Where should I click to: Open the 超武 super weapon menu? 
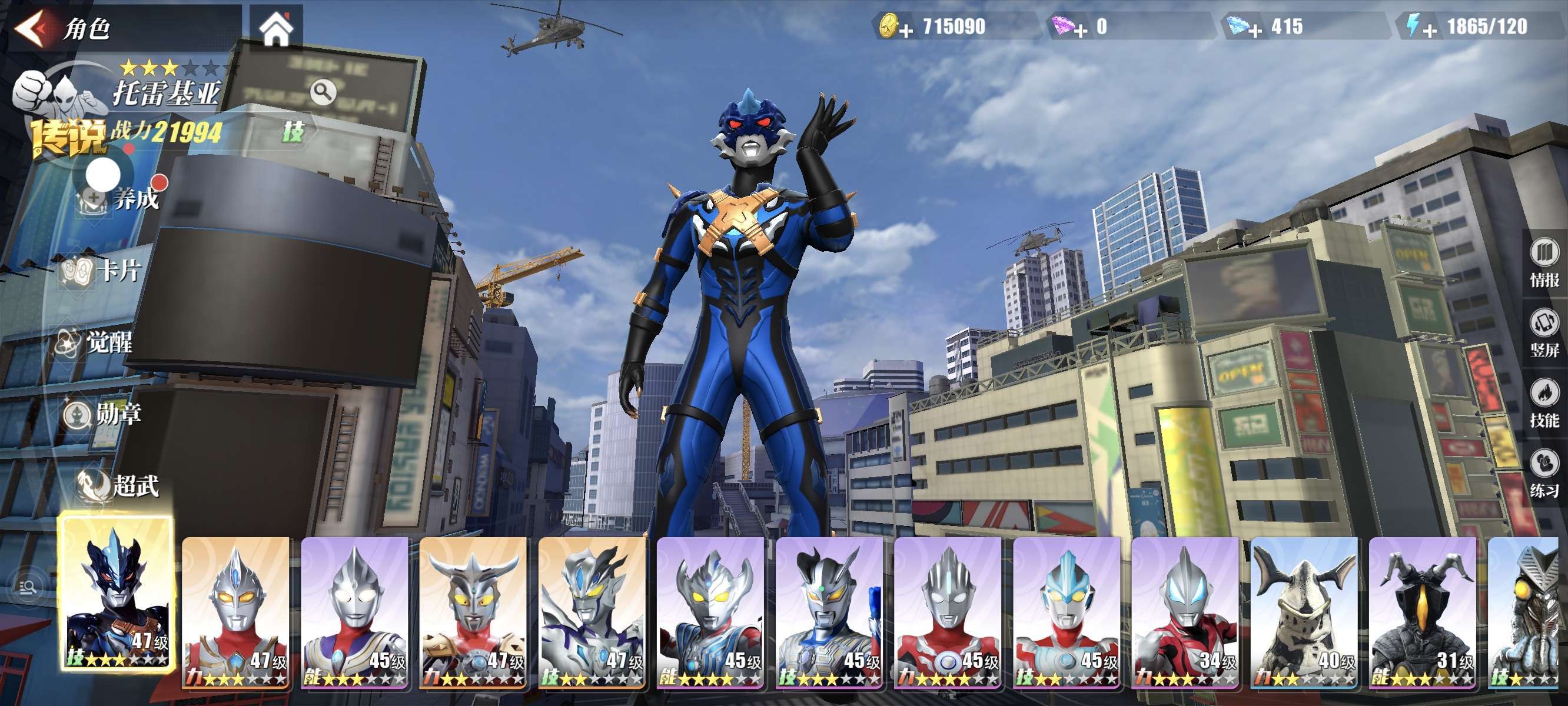(x=119, y=486)
